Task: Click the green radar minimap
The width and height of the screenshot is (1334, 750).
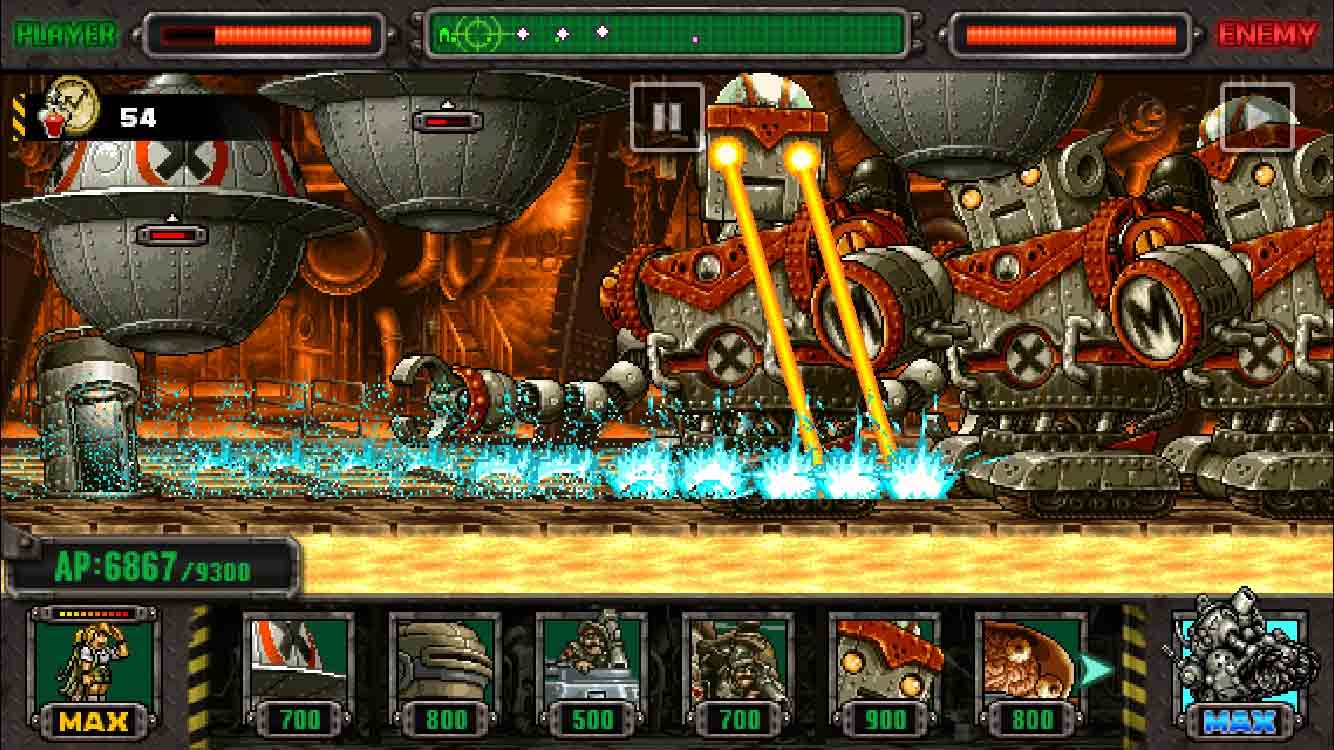Action: point(668,35)
